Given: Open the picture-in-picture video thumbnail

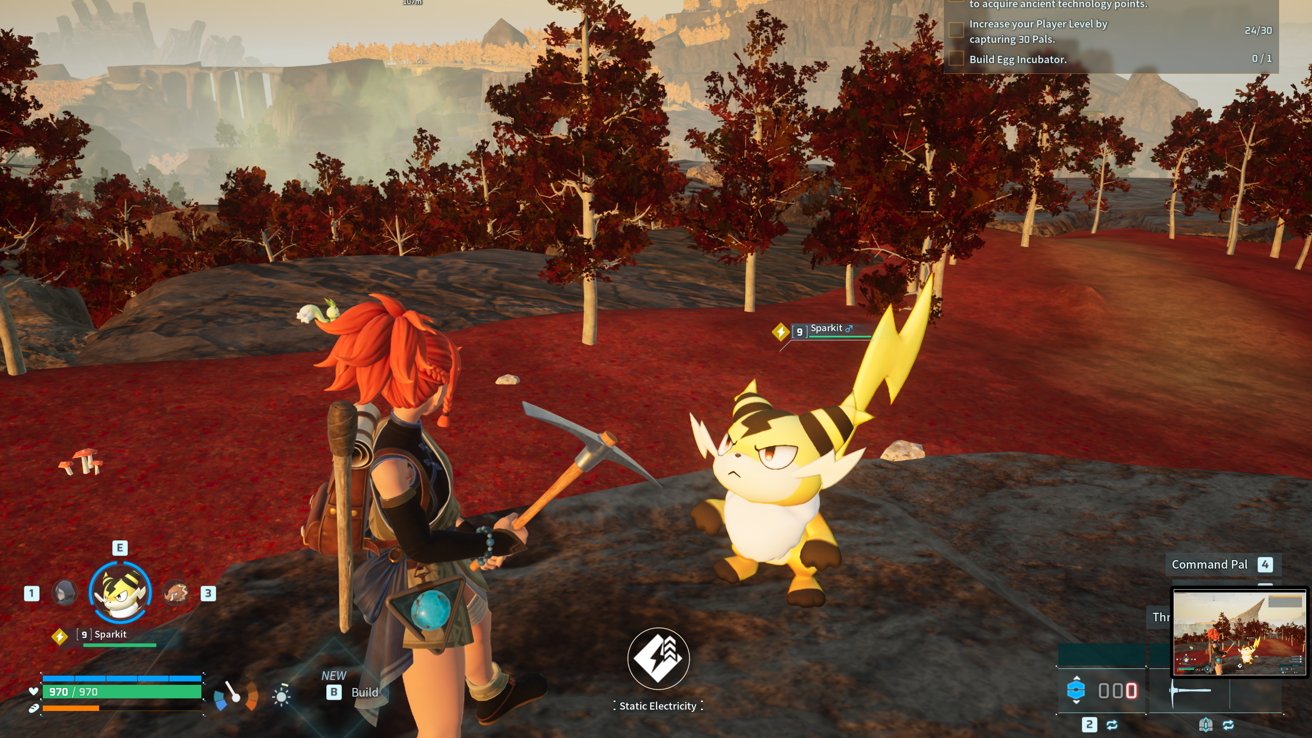Looking at the screenshot, I should coord(1240,632).
